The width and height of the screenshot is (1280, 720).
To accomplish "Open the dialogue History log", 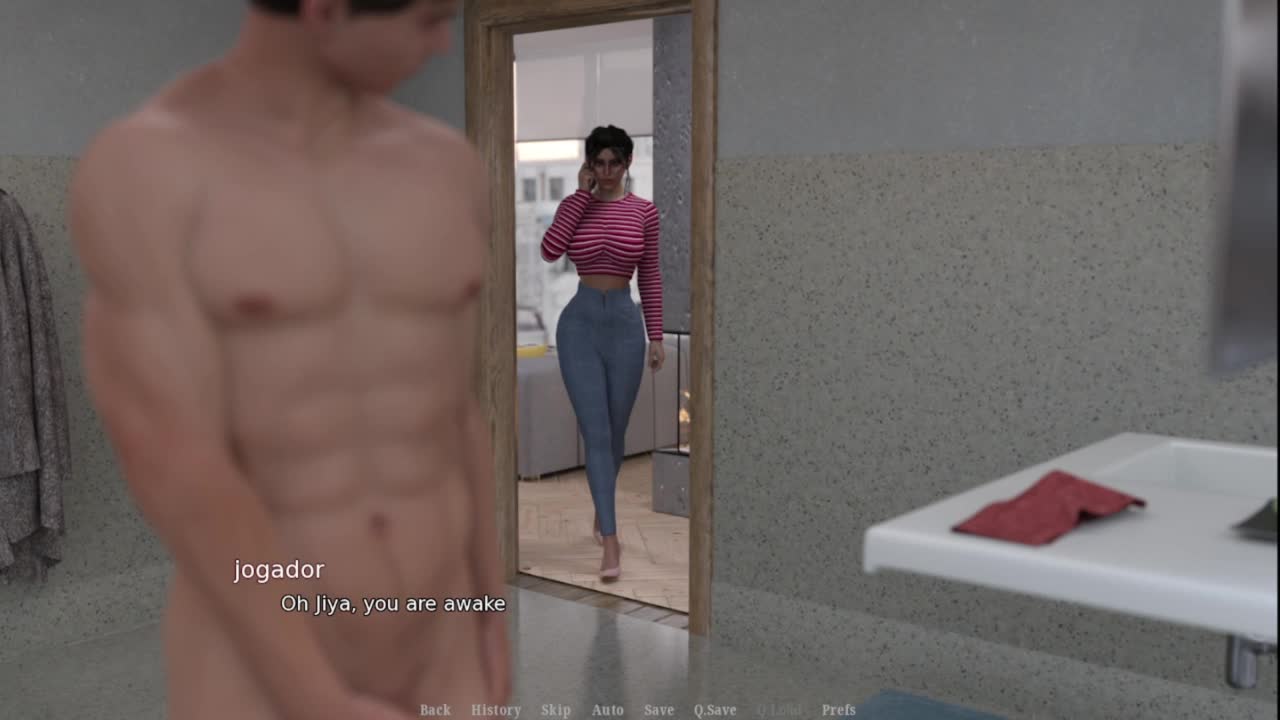I will (496, 710).
